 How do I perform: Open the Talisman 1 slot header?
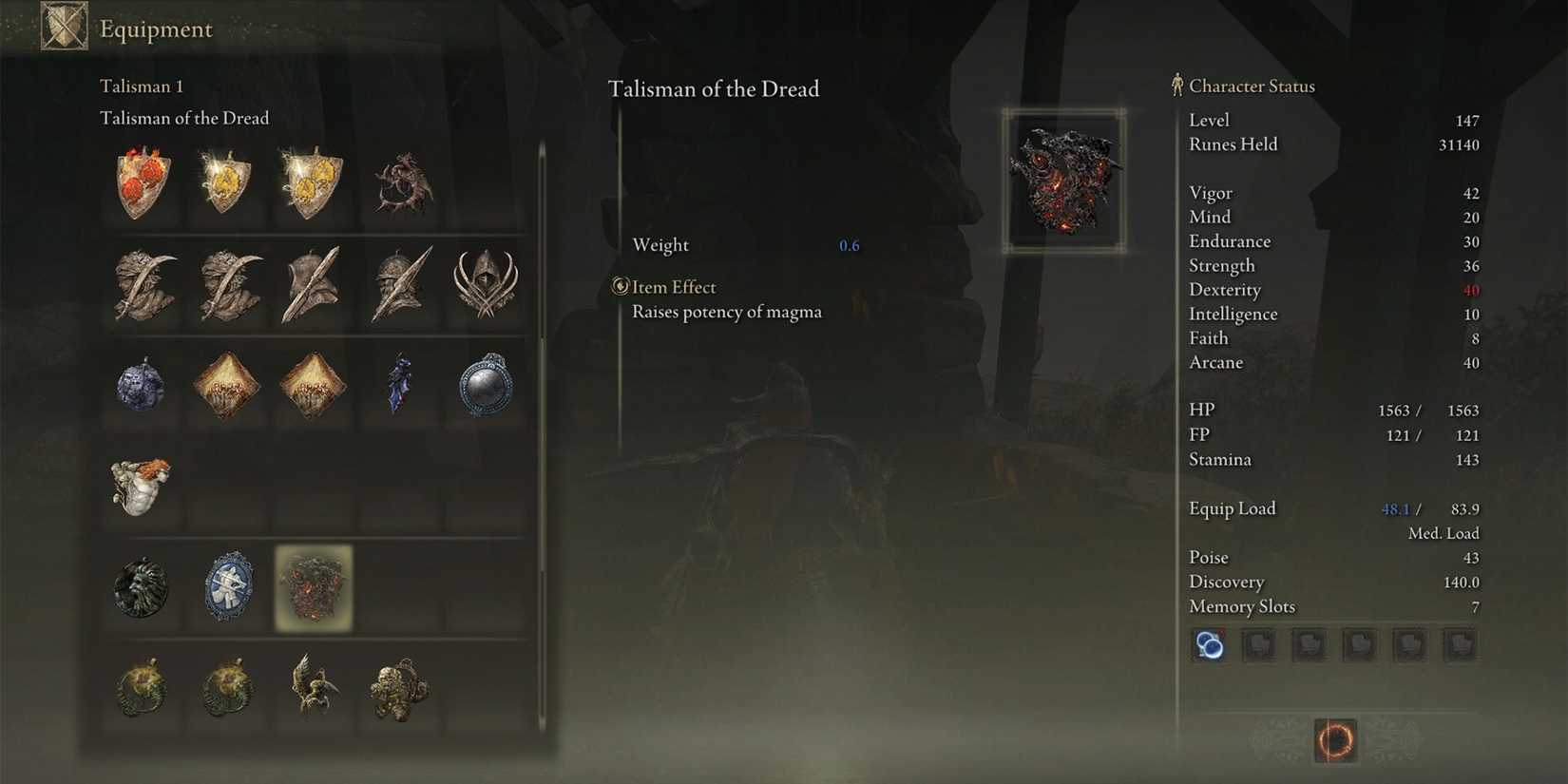pos(141,86)
